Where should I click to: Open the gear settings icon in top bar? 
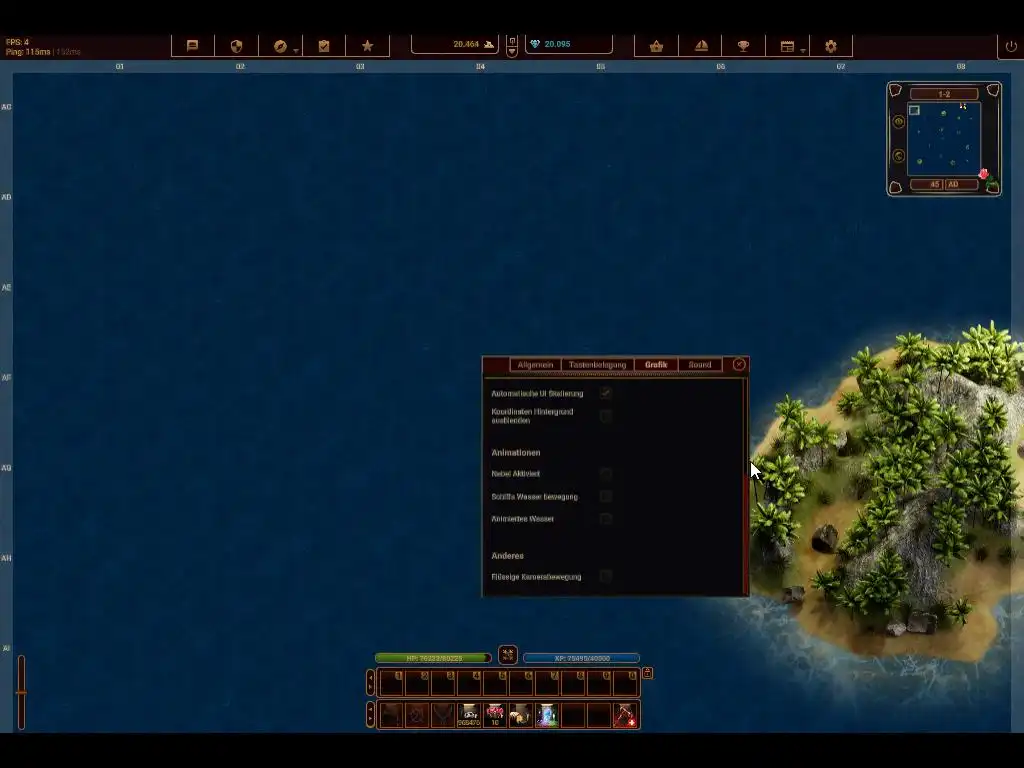831,46
